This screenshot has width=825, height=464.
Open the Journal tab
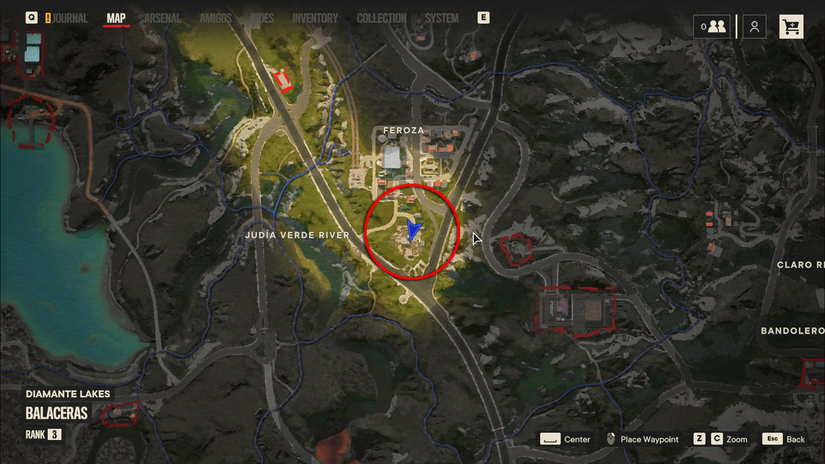point(70,18)
